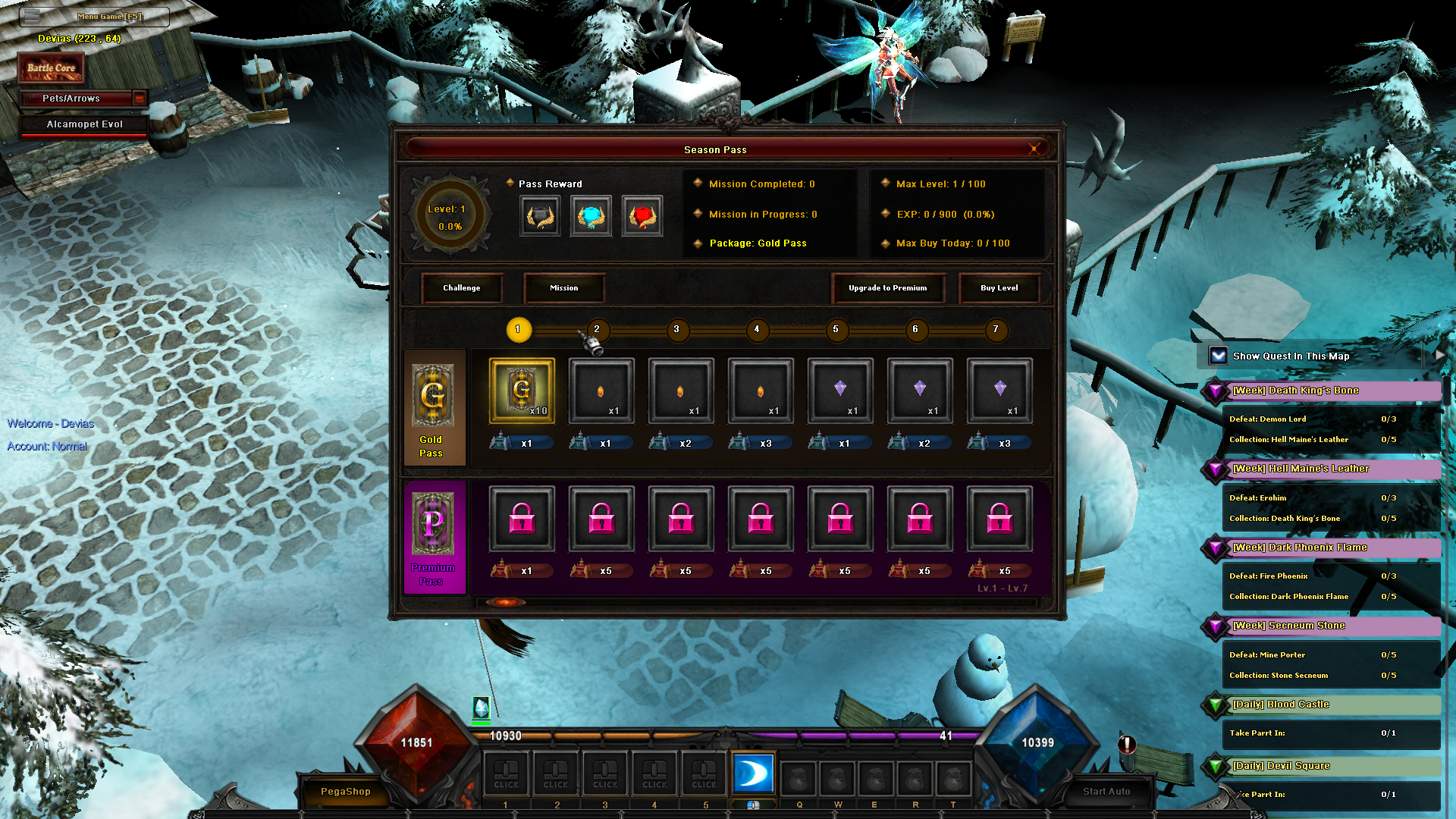Click the first padlocked Premium Pass reward
This screenshot has height=819, width=1456.
[521, 518]
